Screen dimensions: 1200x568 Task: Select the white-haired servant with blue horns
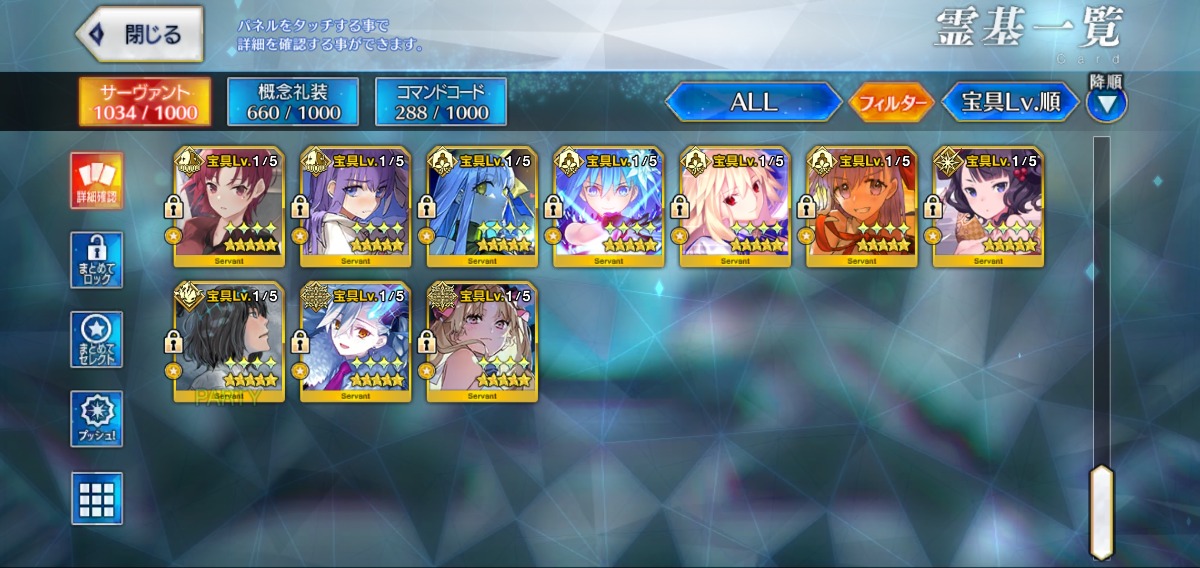[x=355, y=342]
